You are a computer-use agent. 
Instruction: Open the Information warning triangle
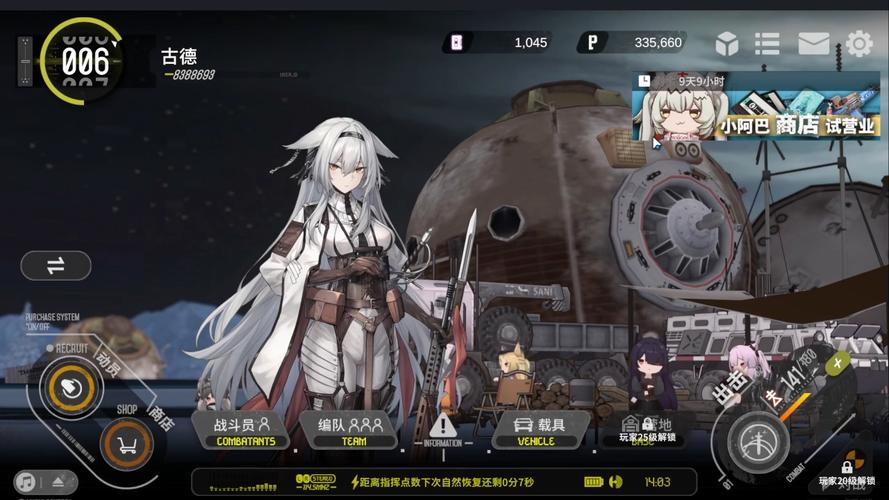[443, 427]
